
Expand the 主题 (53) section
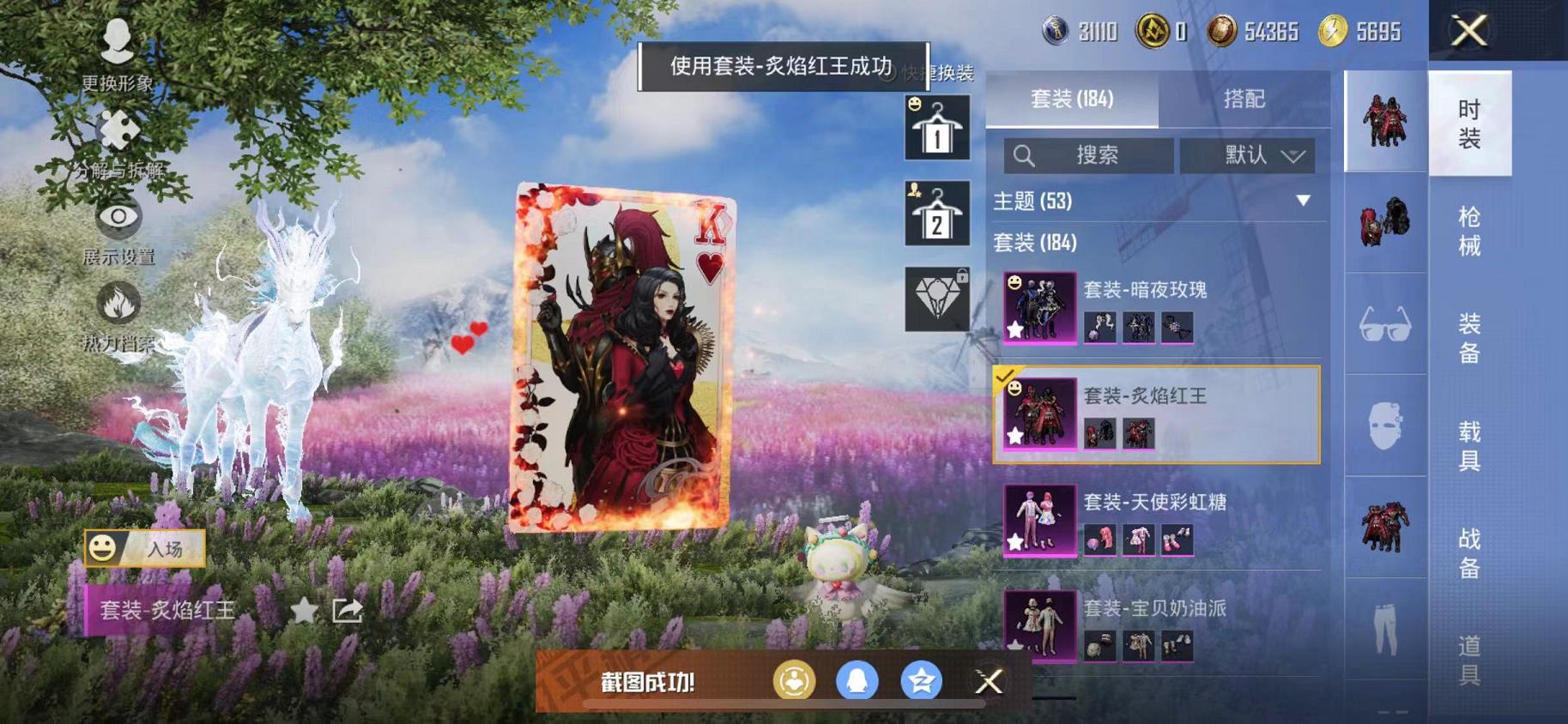point(1154,202)
